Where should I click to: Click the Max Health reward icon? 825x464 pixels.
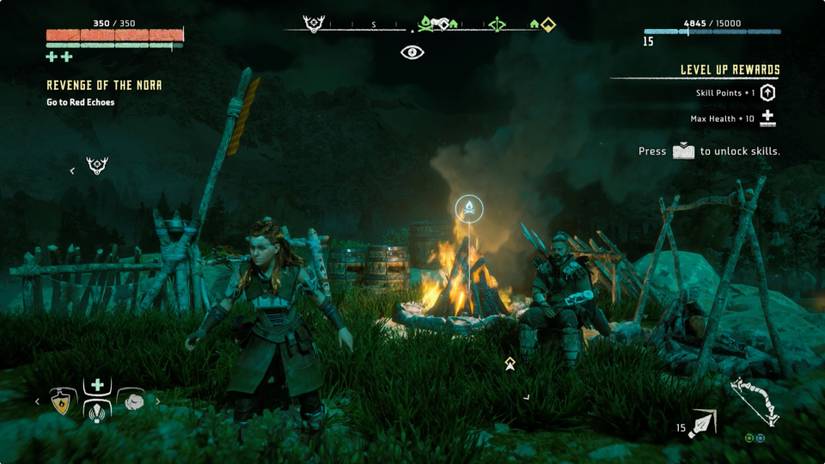767,118
